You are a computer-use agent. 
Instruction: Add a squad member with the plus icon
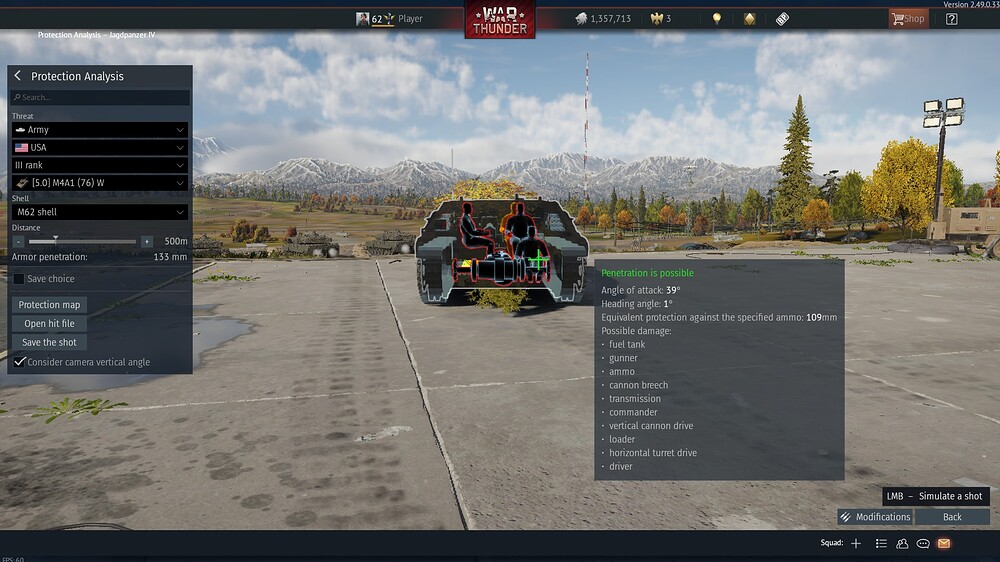point(856,543)
